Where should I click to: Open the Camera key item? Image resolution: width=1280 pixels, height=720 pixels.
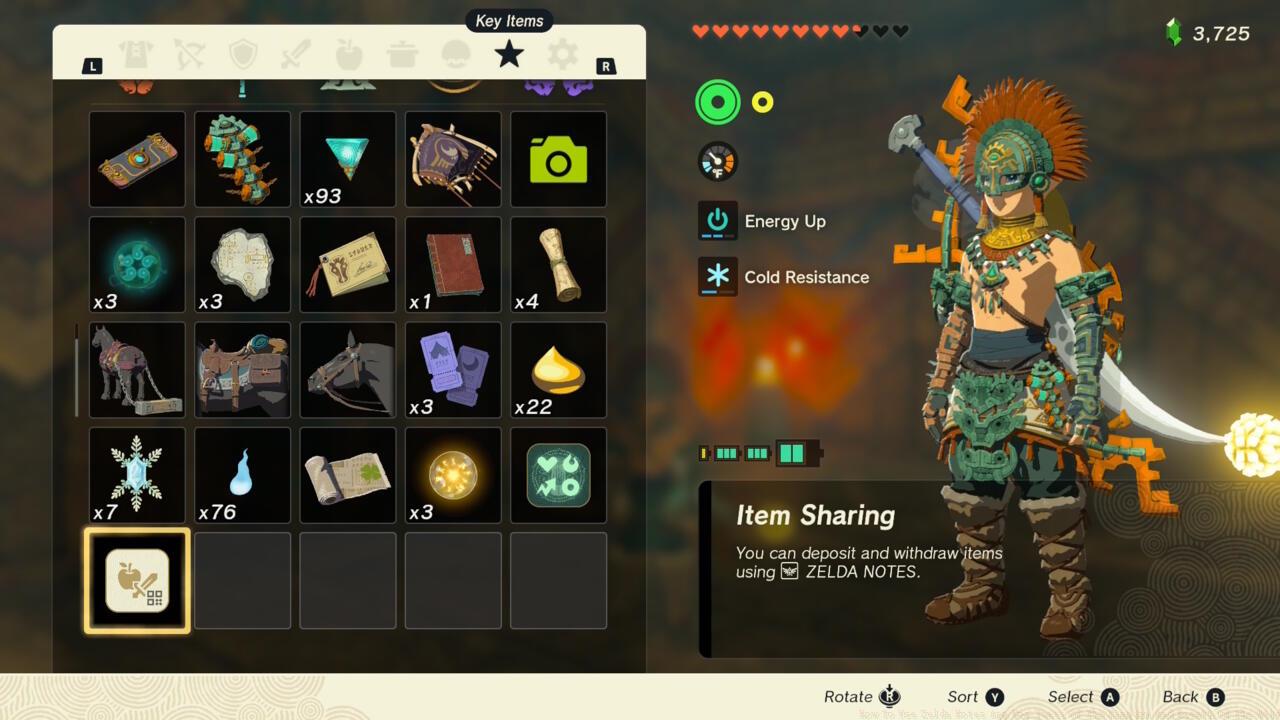point(558,160)
